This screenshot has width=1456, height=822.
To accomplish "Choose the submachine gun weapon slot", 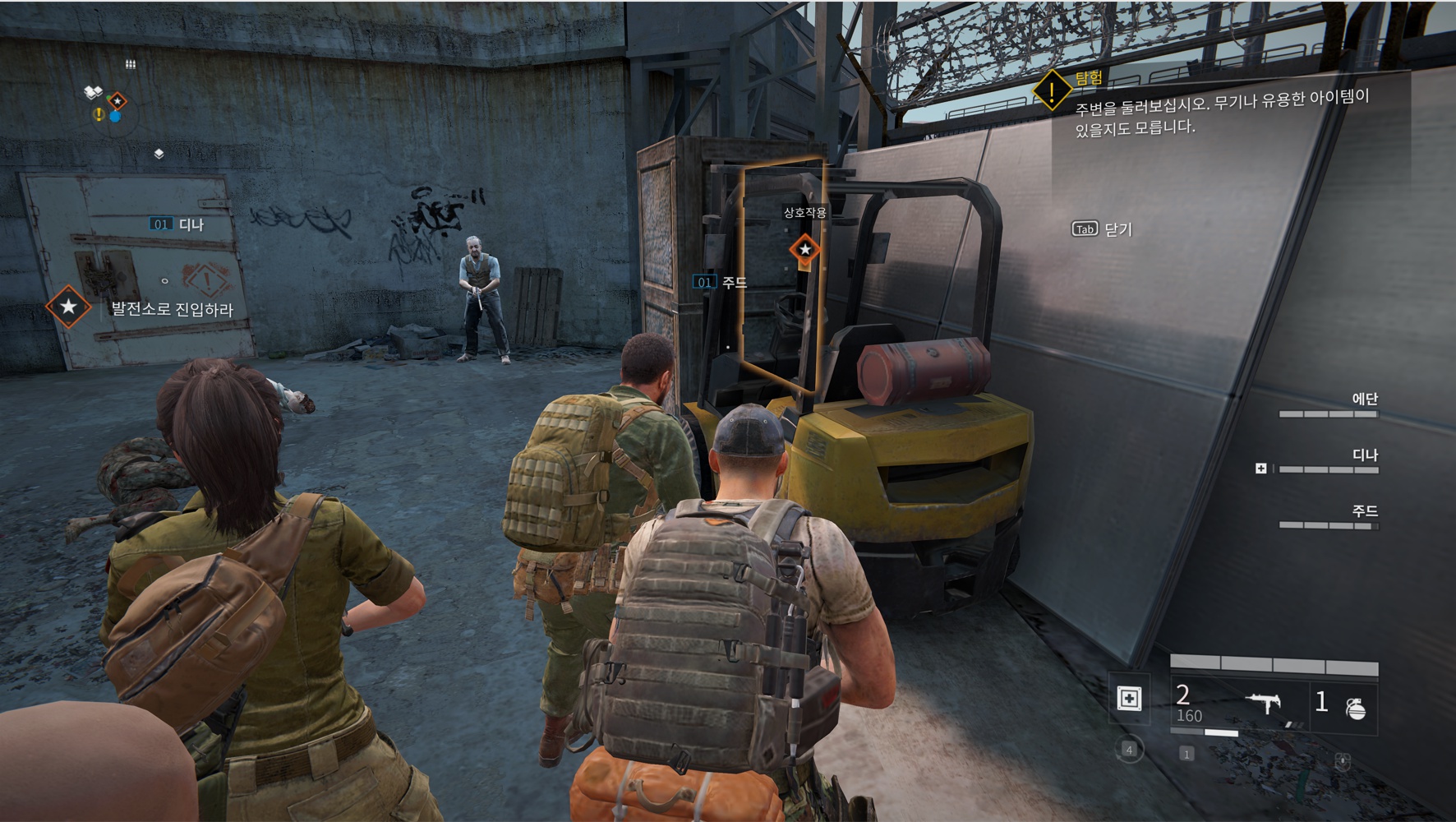I will [1264, 704].
